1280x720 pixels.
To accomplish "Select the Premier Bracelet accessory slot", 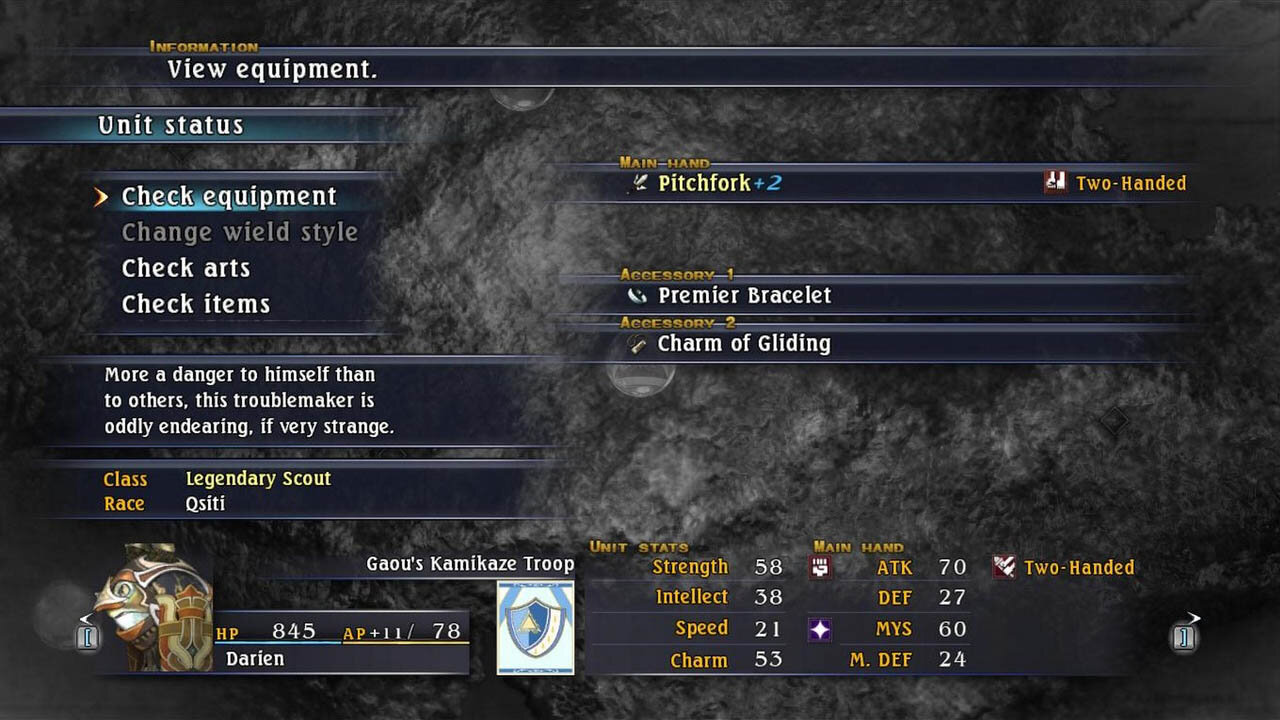I will pyautogui.click(x=744, y=296).
